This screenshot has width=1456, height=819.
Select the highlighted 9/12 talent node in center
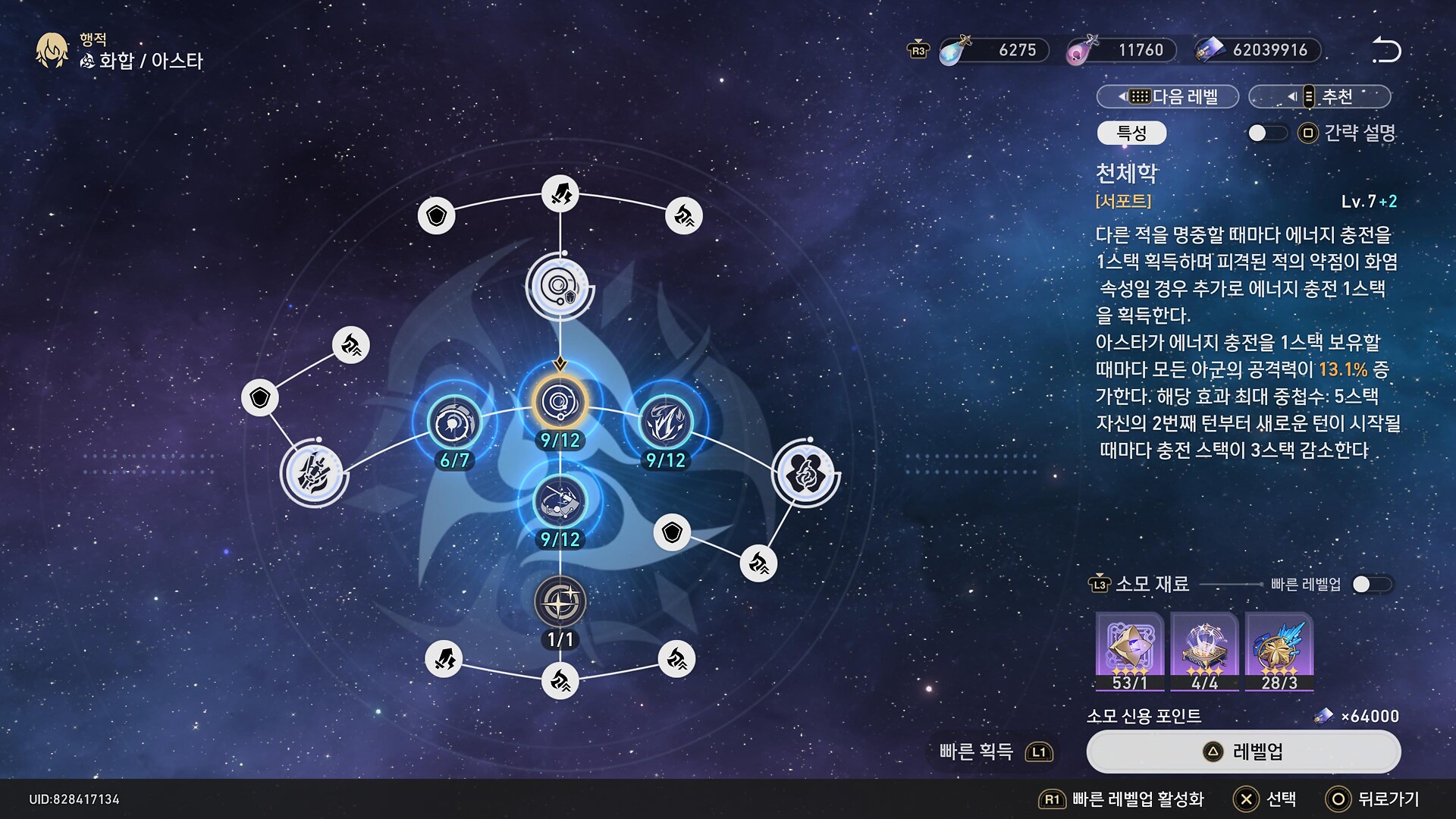[x=560, y=402]
